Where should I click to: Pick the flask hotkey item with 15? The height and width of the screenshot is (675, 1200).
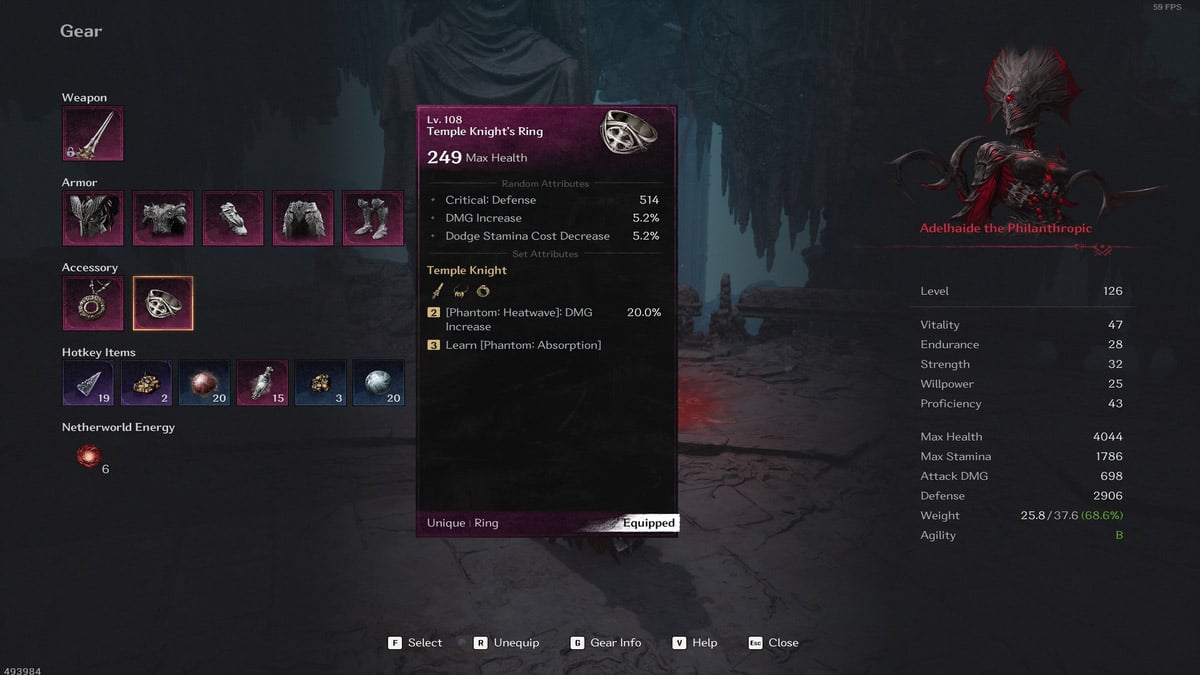(x=263, y=383)
